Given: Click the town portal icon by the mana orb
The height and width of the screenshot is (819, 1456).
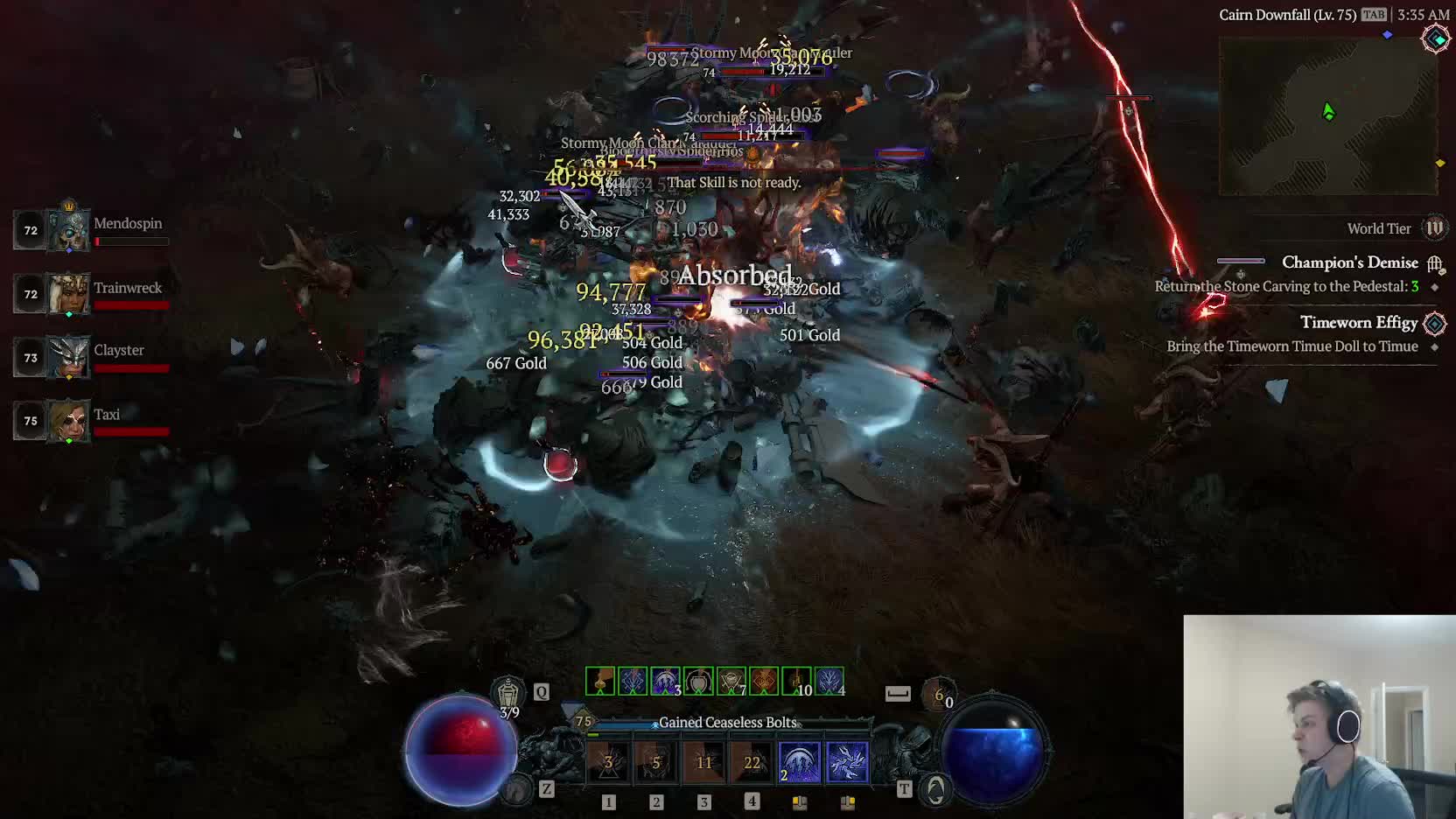Looking at the screenshot, I should (x=935, y=789).
